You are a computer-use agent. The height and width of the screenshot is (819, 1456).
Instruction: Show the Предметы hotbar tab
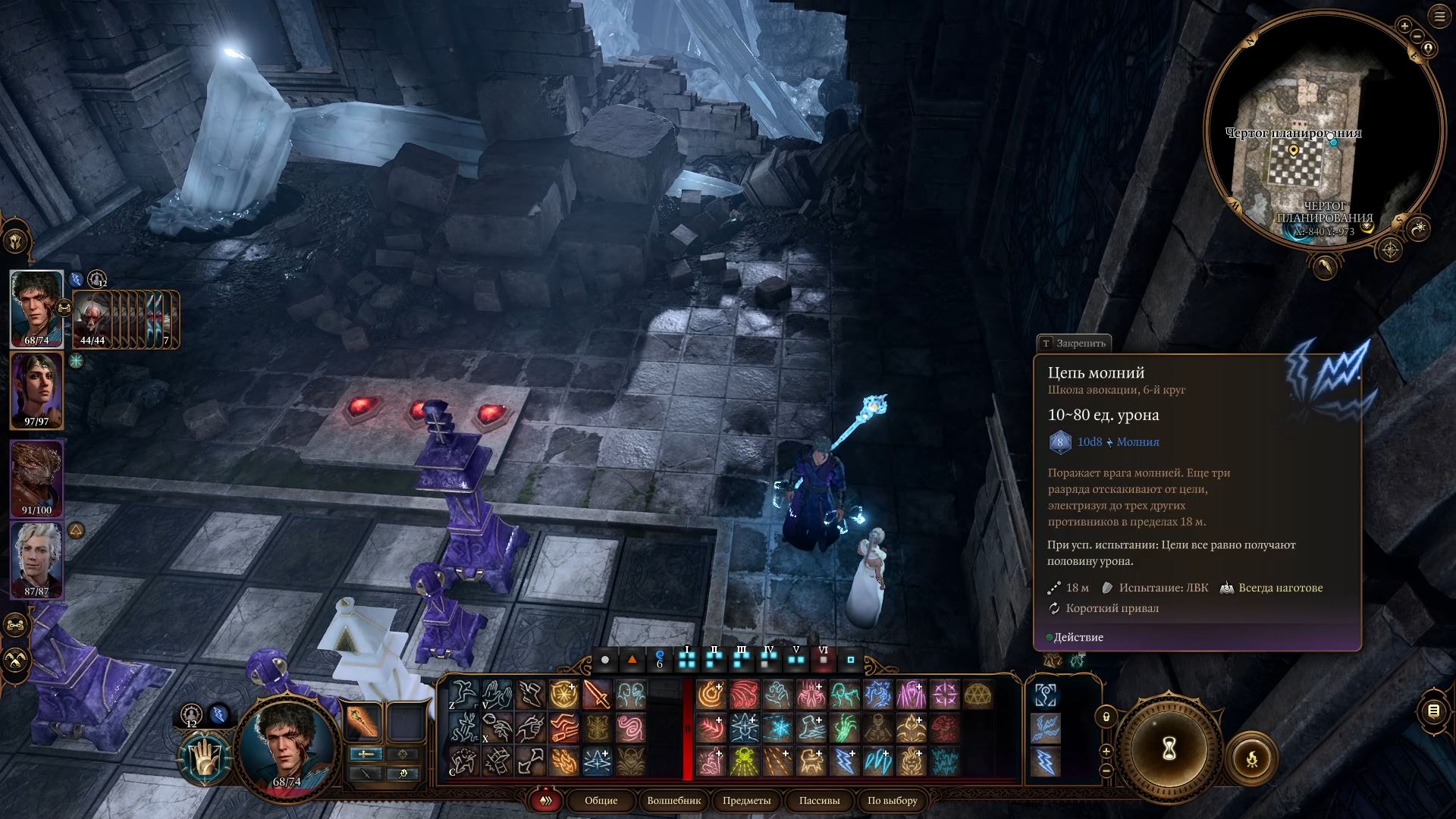coord(746,801)
